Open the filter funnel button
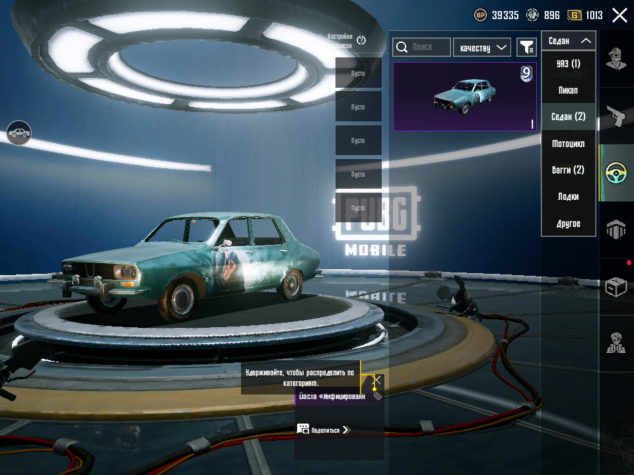This screenshot has height=475, width=634. [x=526, y=47]
